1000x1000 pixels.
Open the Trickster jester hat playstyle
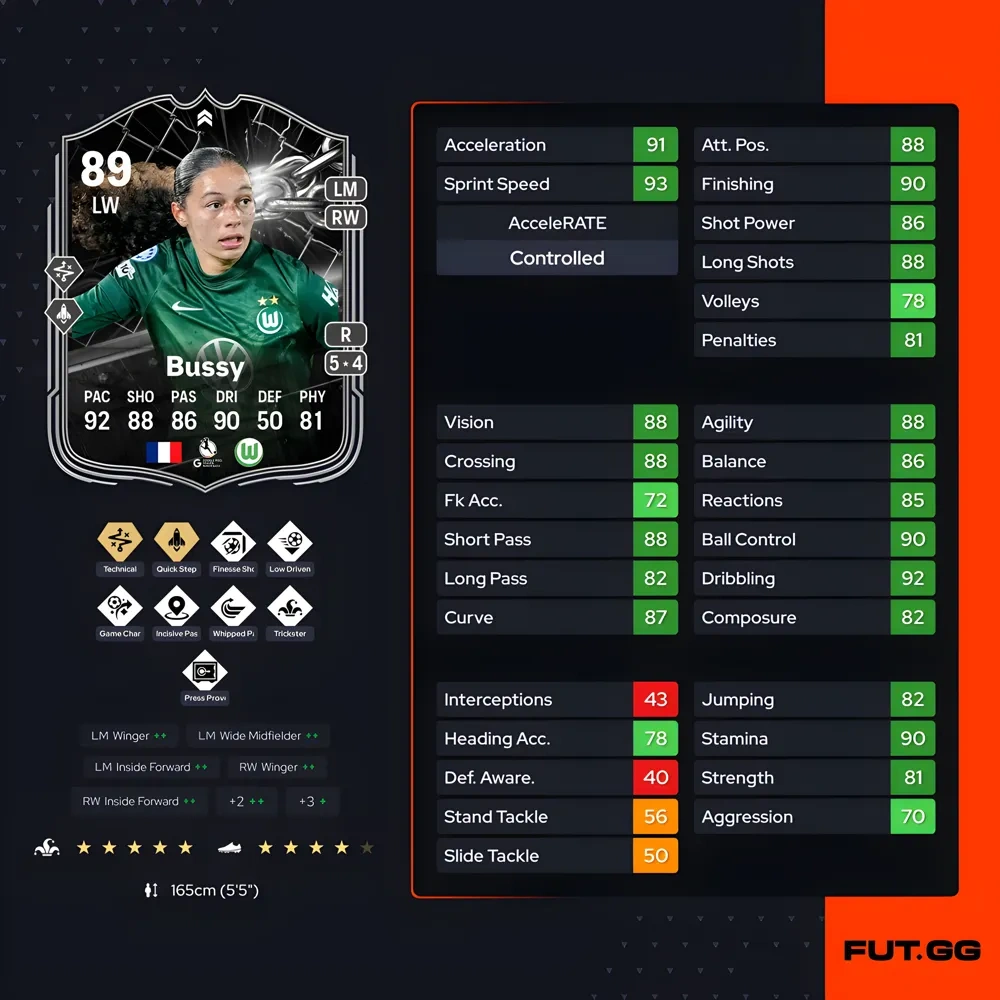pos(290,608)
